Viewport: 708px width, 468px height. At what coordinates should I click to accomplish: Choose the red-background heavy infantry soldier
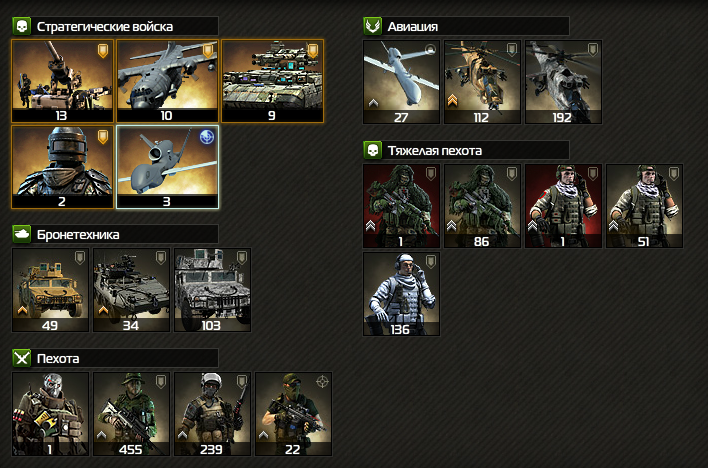(x=563, y=204)
